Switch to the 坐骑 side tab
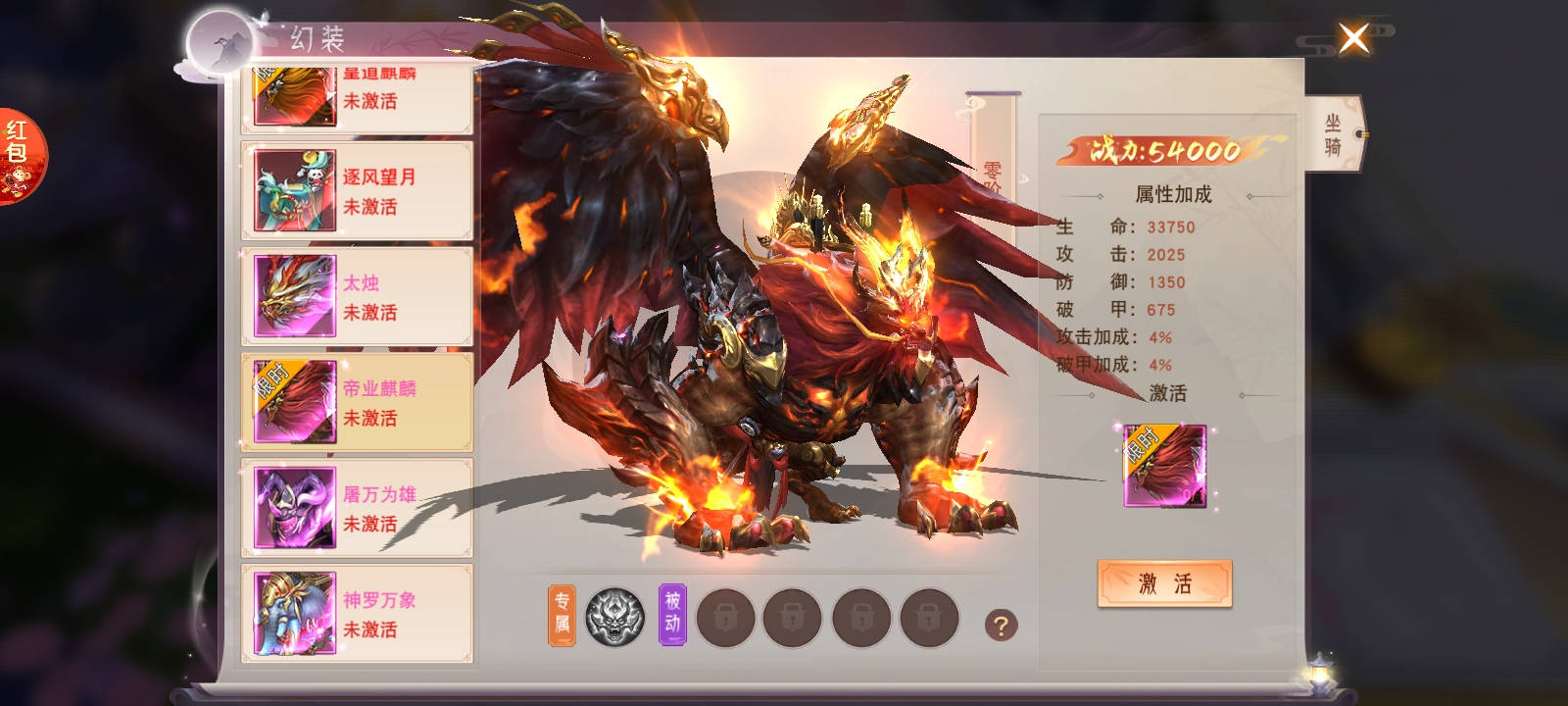Viewport: 1568px width, 706px height. pyautogui.click(x=1333, y=135)
